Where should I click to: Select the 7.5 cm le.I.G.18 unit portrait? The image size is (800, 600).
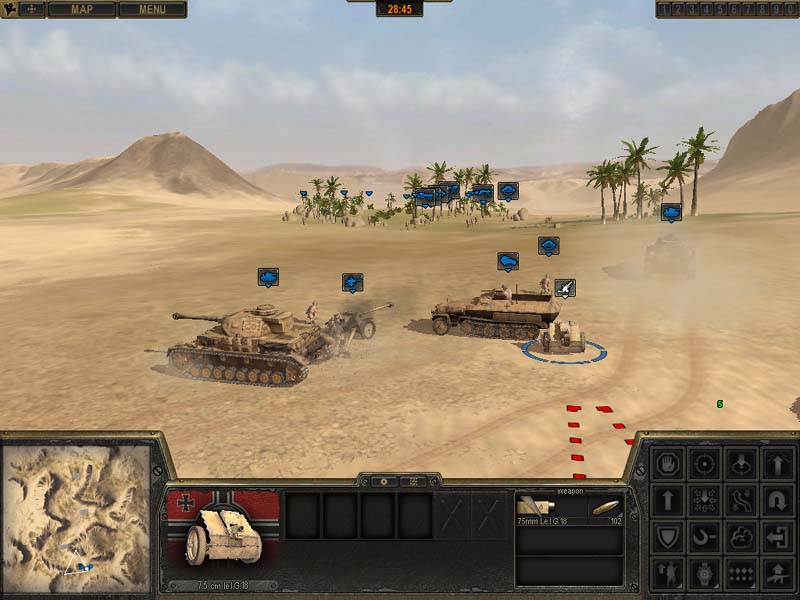pos(222,533)
